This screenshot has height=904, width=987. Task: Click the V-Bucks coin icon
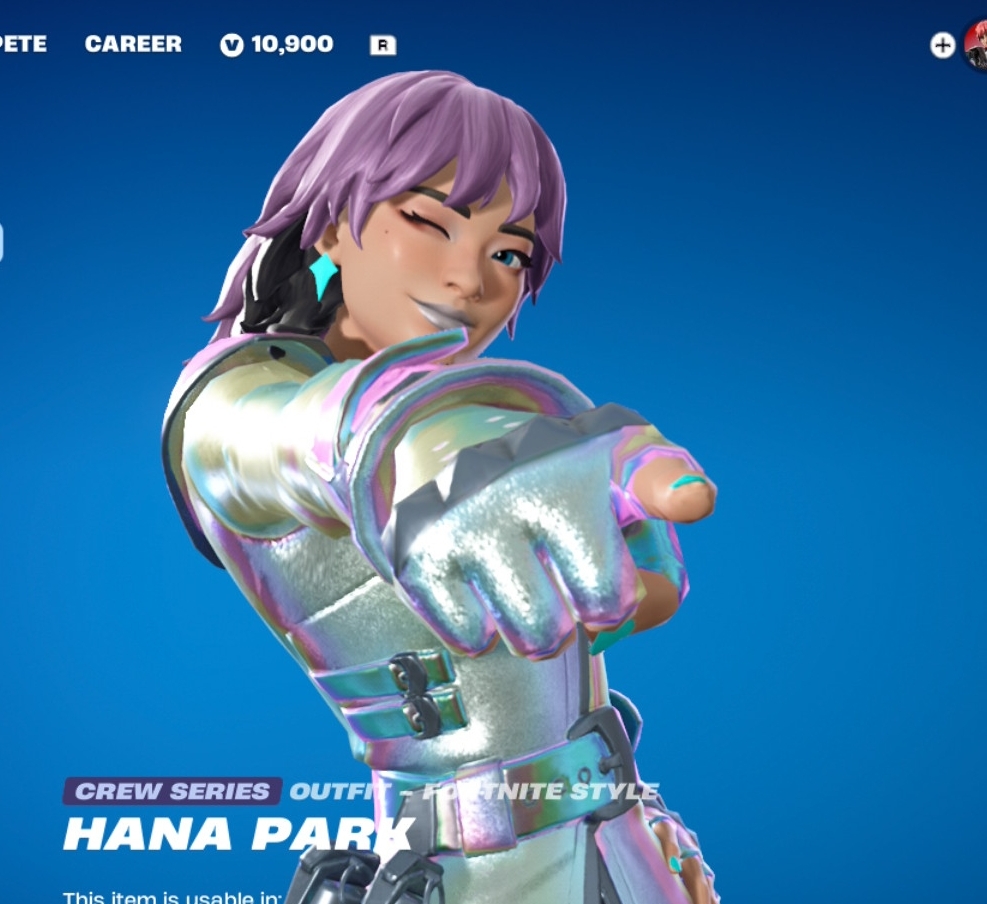pyautogui.click(x=232, y=45)
